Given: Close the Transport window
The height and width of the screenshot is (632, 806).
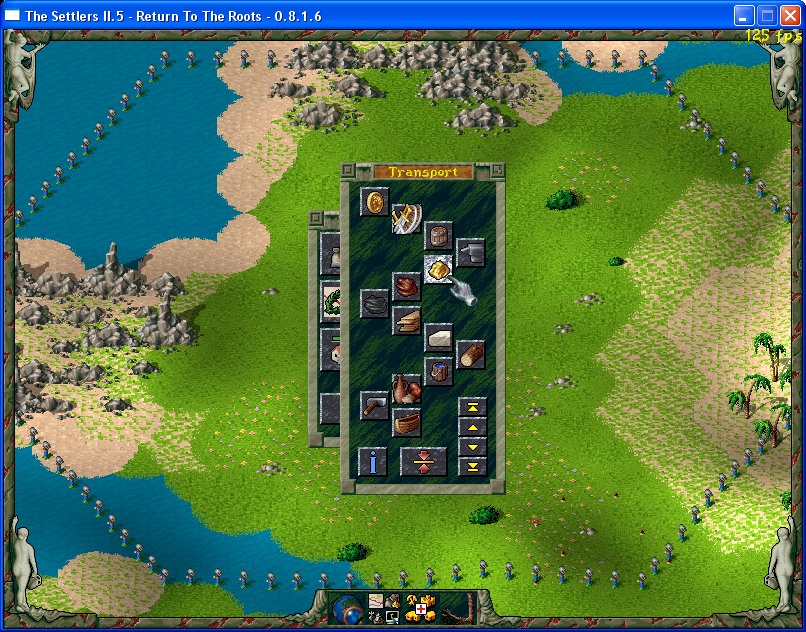Looking at the screenshot, I should point(348,171).
